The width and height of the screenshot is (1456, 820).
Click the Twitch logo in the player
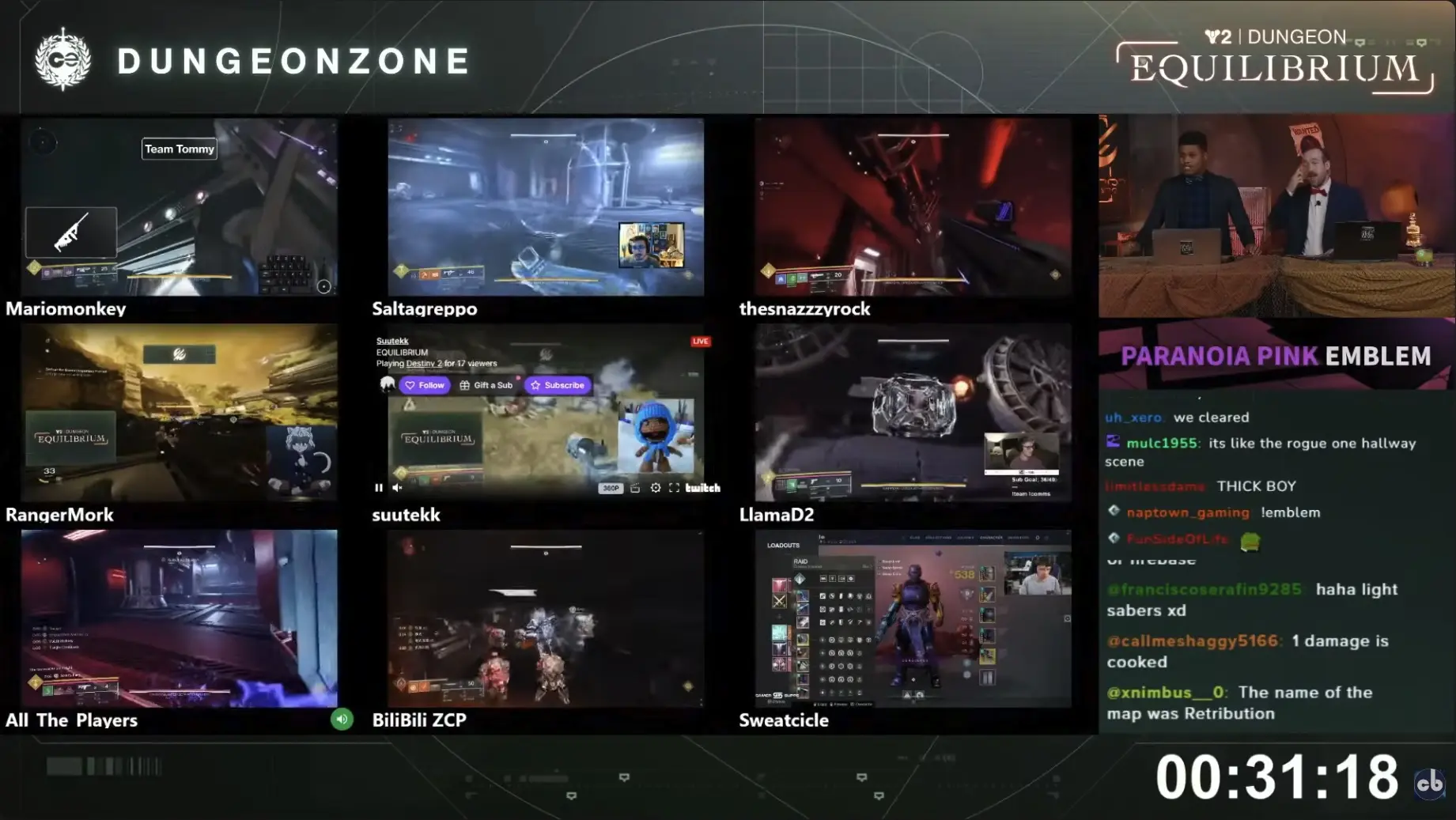click(702, 488)
